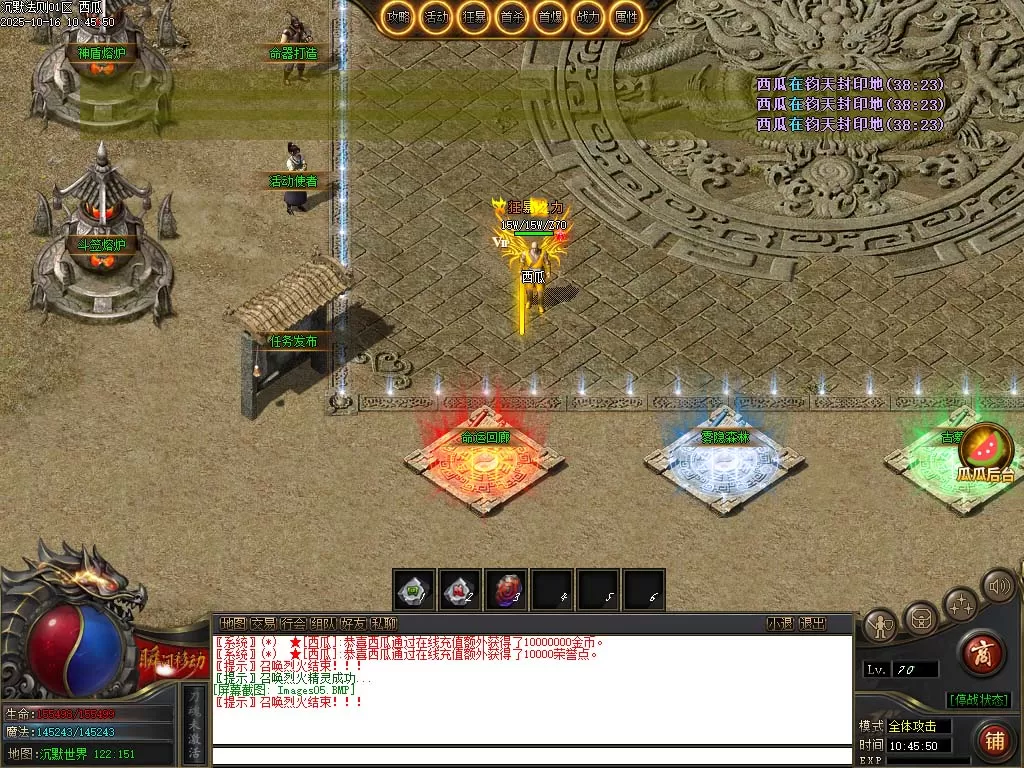Show the 首杀 first-kill panel
The image size is (1024, 768).
click(512, 16)
